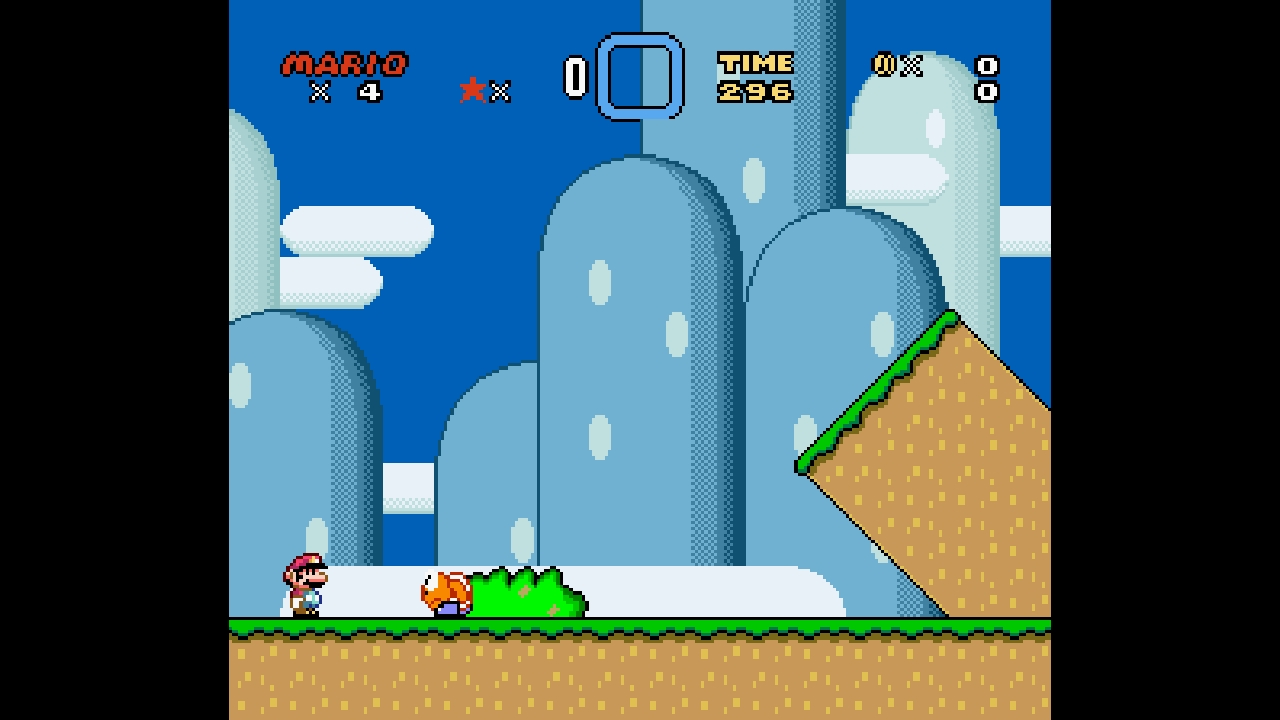The height and width of the screenshot is (720, 1280).
Task: Select the empty reserve item box
Action: [x=640, y=76]
